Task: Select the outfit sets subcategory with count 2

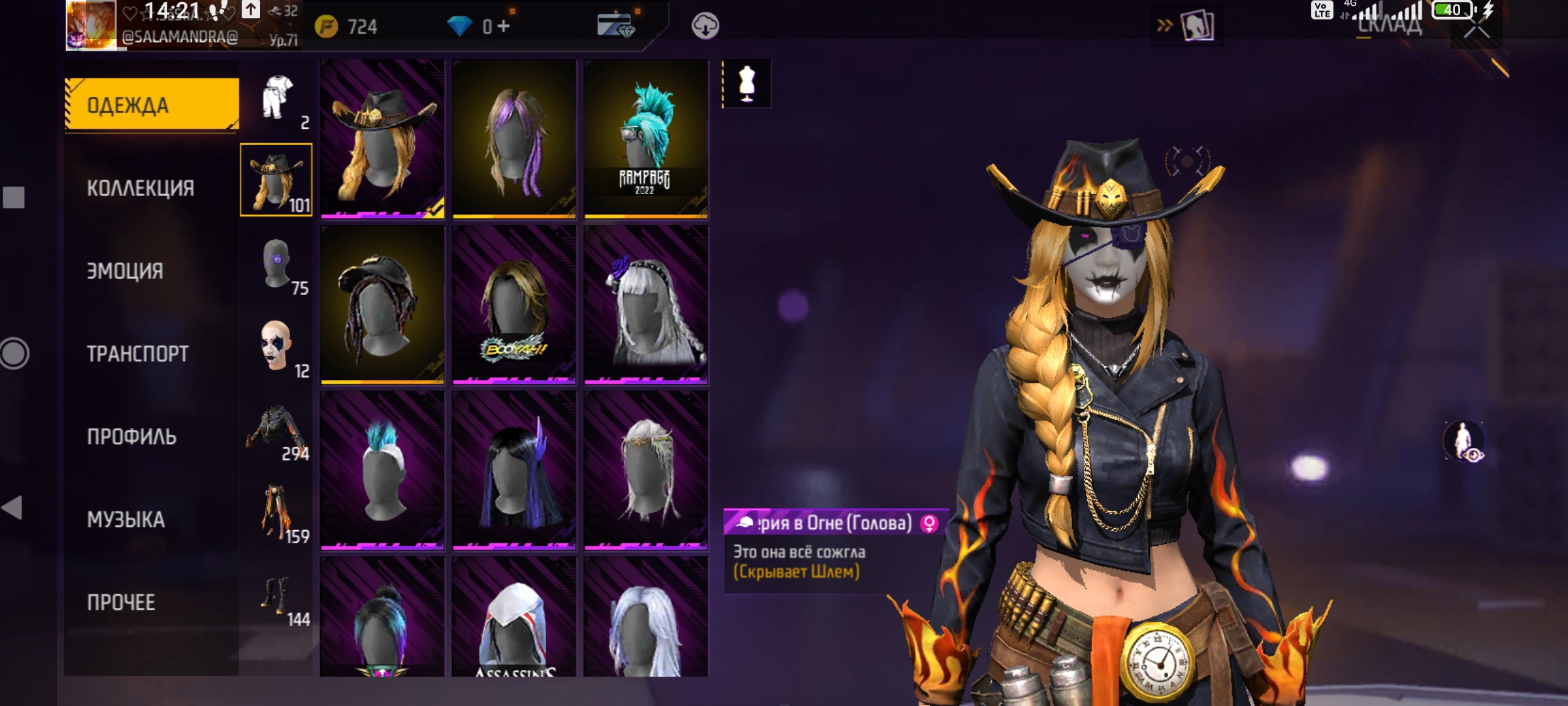Action: [278, 100]
